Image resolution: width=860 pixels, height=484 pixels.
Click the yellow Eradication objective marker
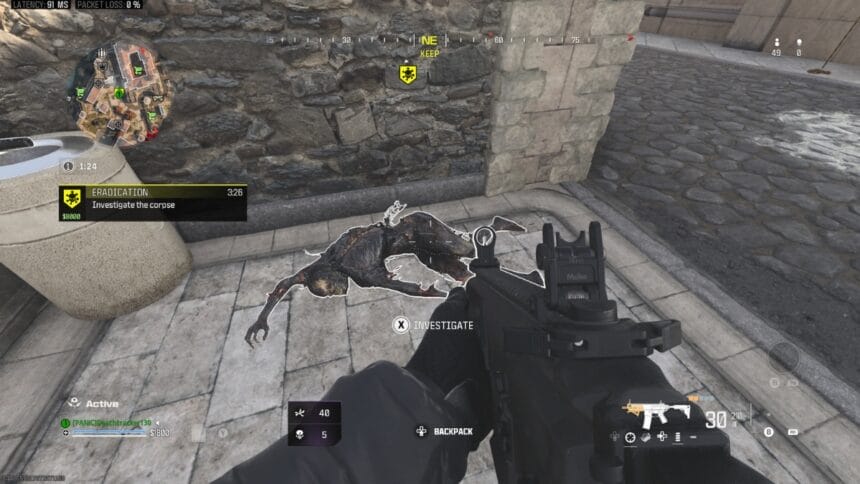pos(407,74)
